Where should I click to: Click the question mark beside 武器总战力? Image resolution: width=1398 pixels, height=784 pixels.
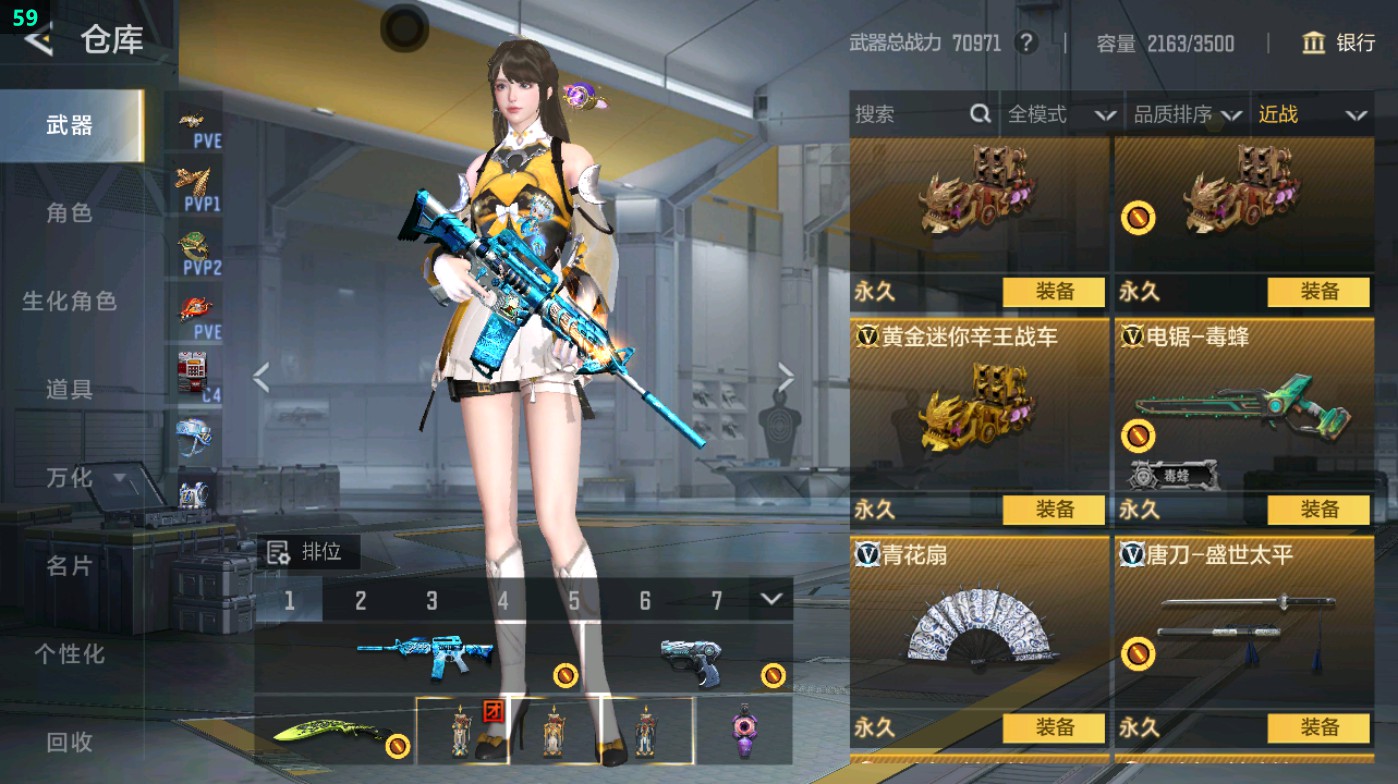[x=1026, y=42]
